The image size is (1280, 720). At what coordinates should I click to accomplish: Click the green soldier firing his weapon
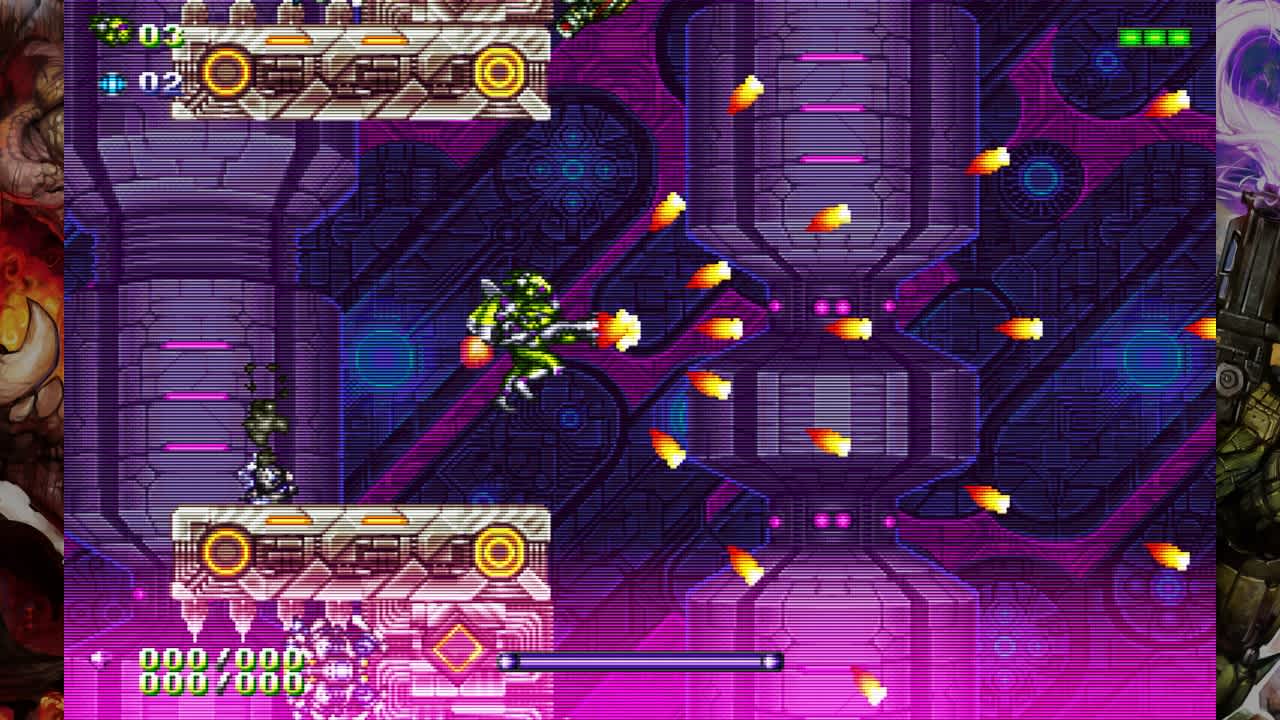520,340
